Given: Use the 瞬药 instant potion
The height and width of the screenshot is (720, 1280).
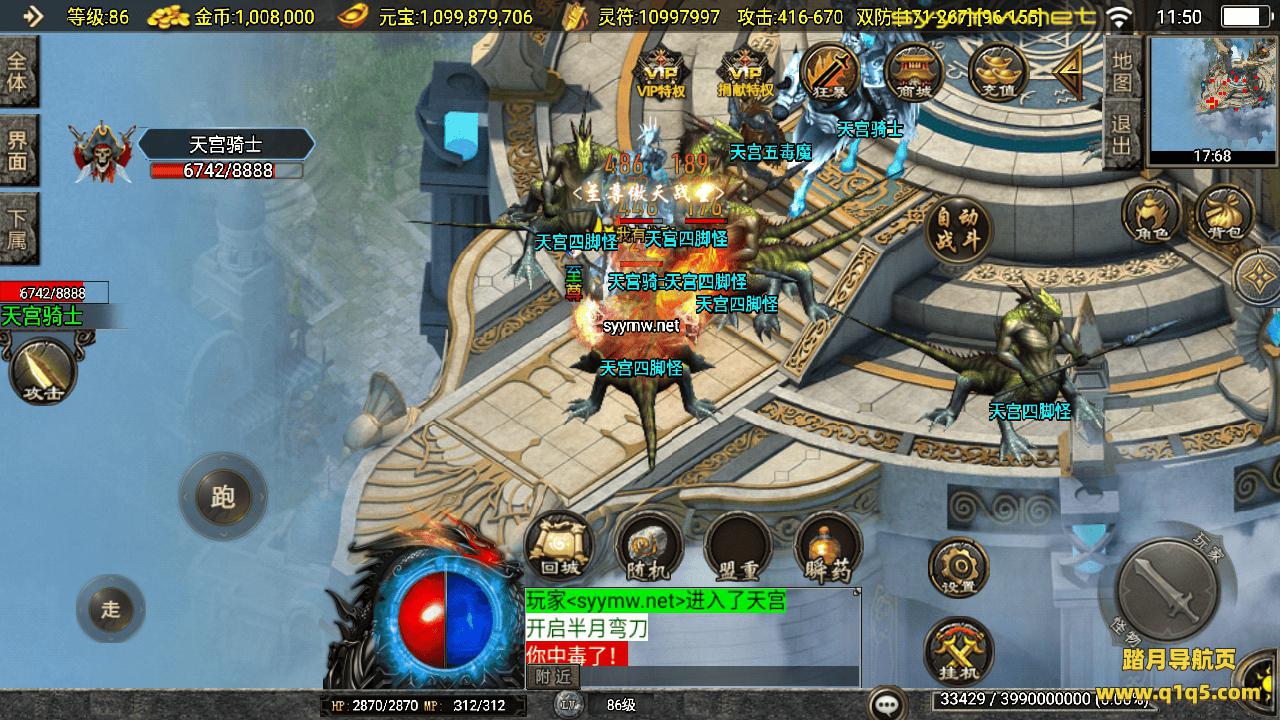Looking at the screenshot, I should point(828,547).
